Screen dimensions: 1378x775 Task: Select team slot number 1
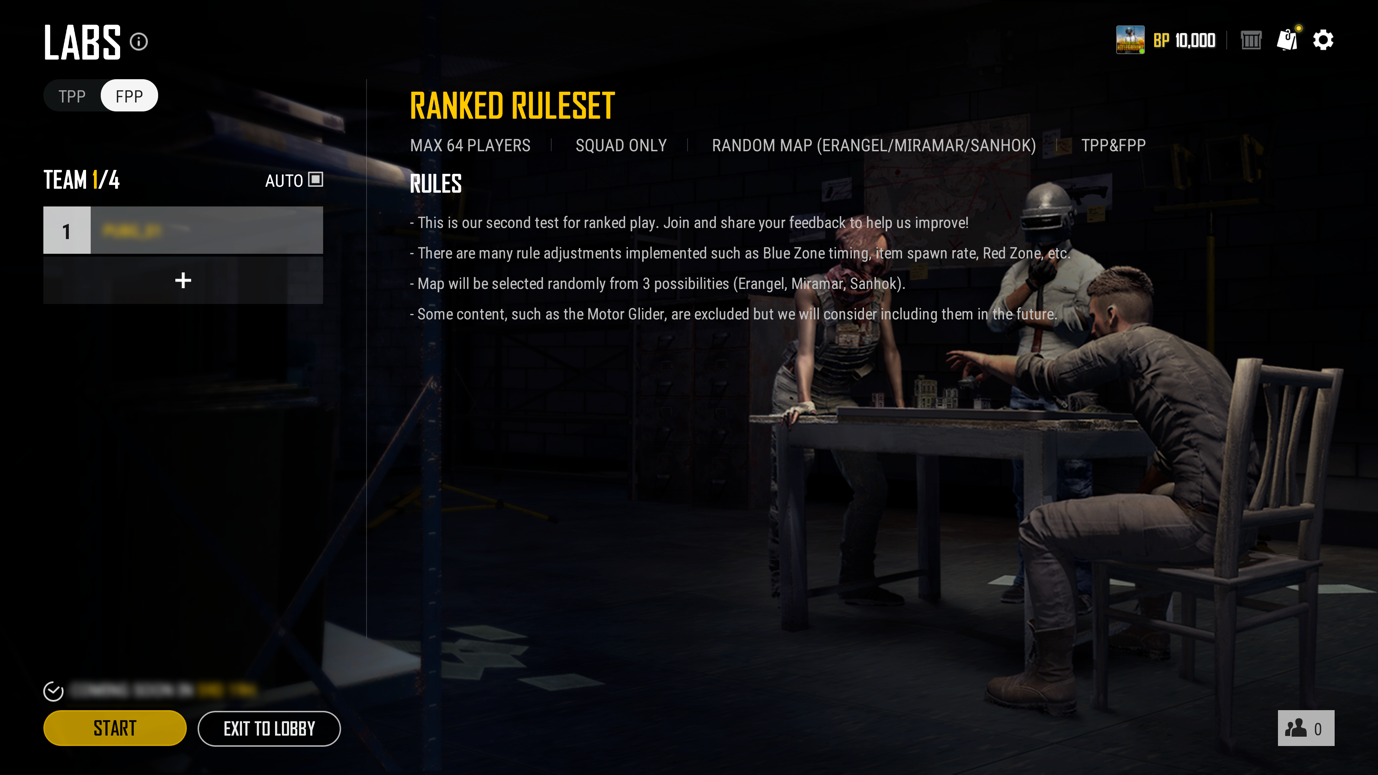pyautogui.click(x=183, y=231)
